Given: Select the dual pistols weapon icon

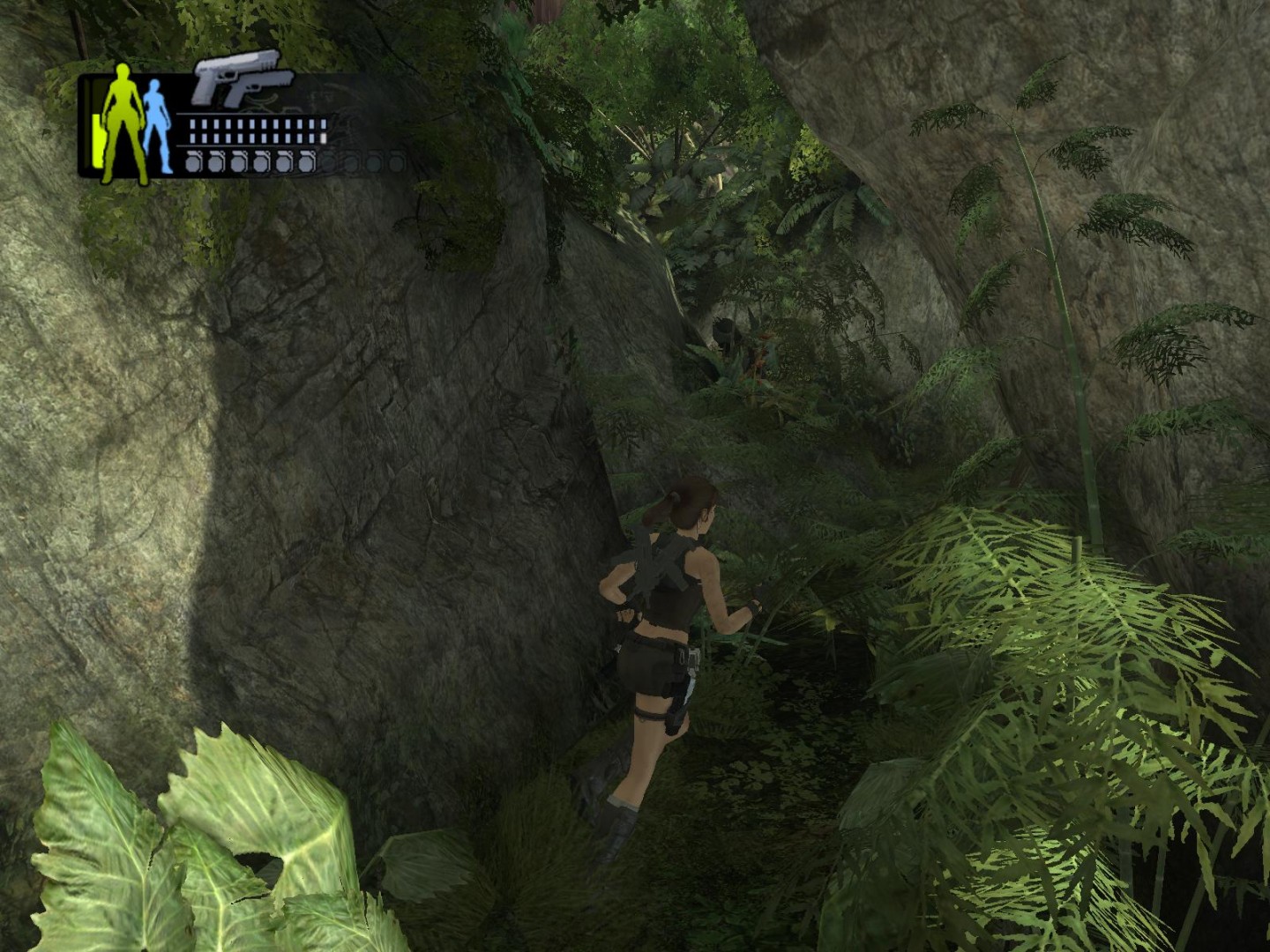Looking at the screenshot, I should (242, 80).
